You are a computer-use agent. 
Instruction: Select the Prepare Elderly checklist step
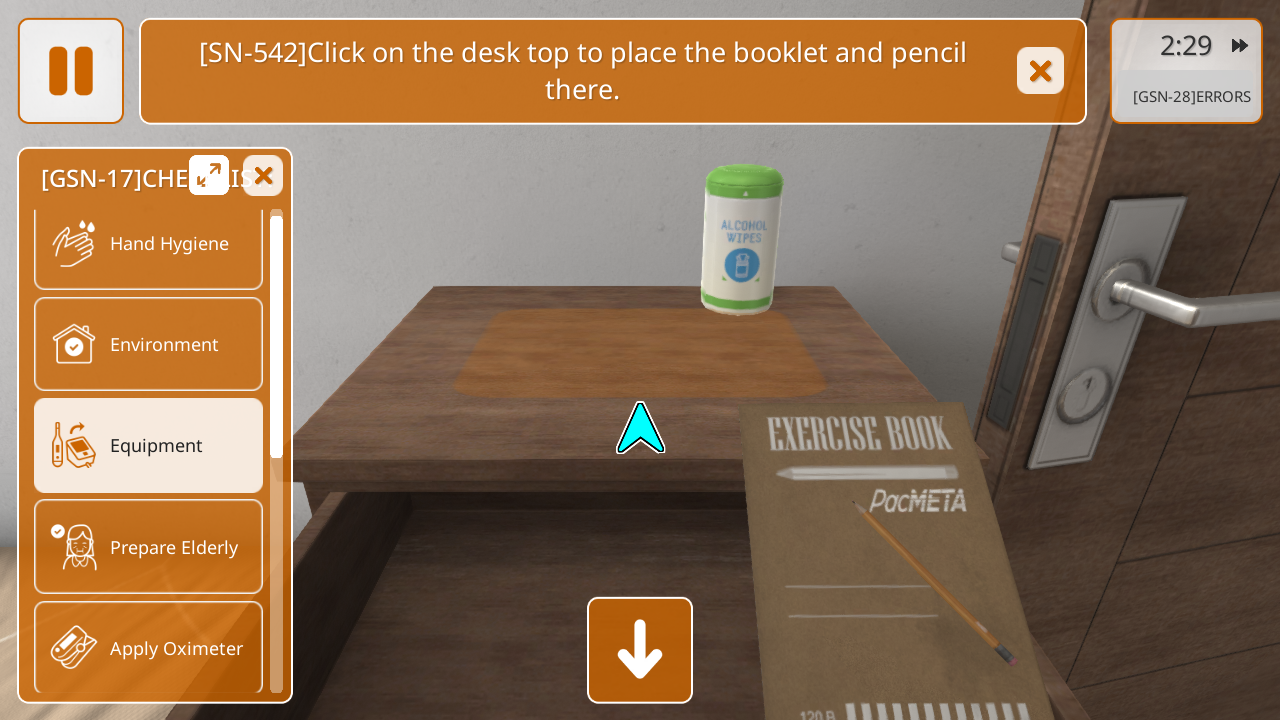(149, 547)
